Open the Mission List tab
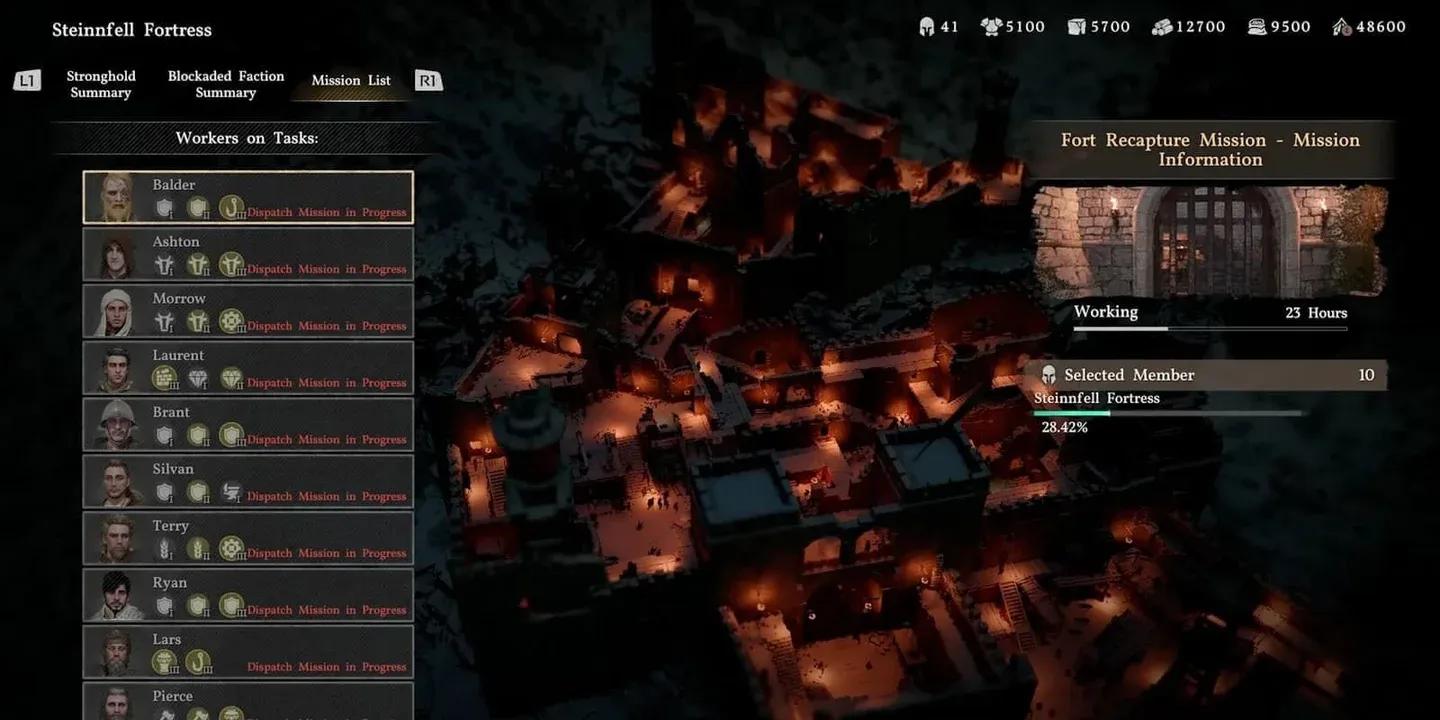 [350, 80]
